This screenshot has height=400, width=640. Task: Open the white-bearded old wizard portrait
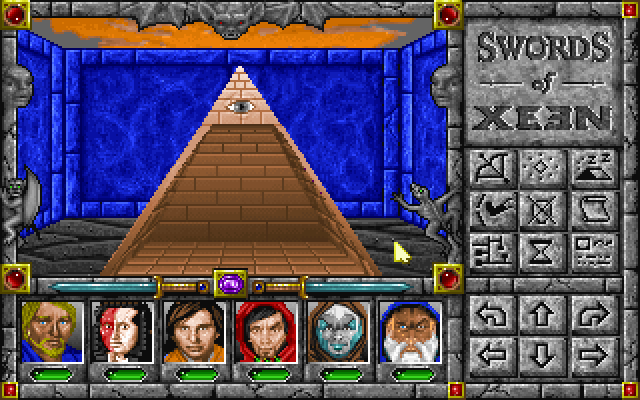[405, 331]
